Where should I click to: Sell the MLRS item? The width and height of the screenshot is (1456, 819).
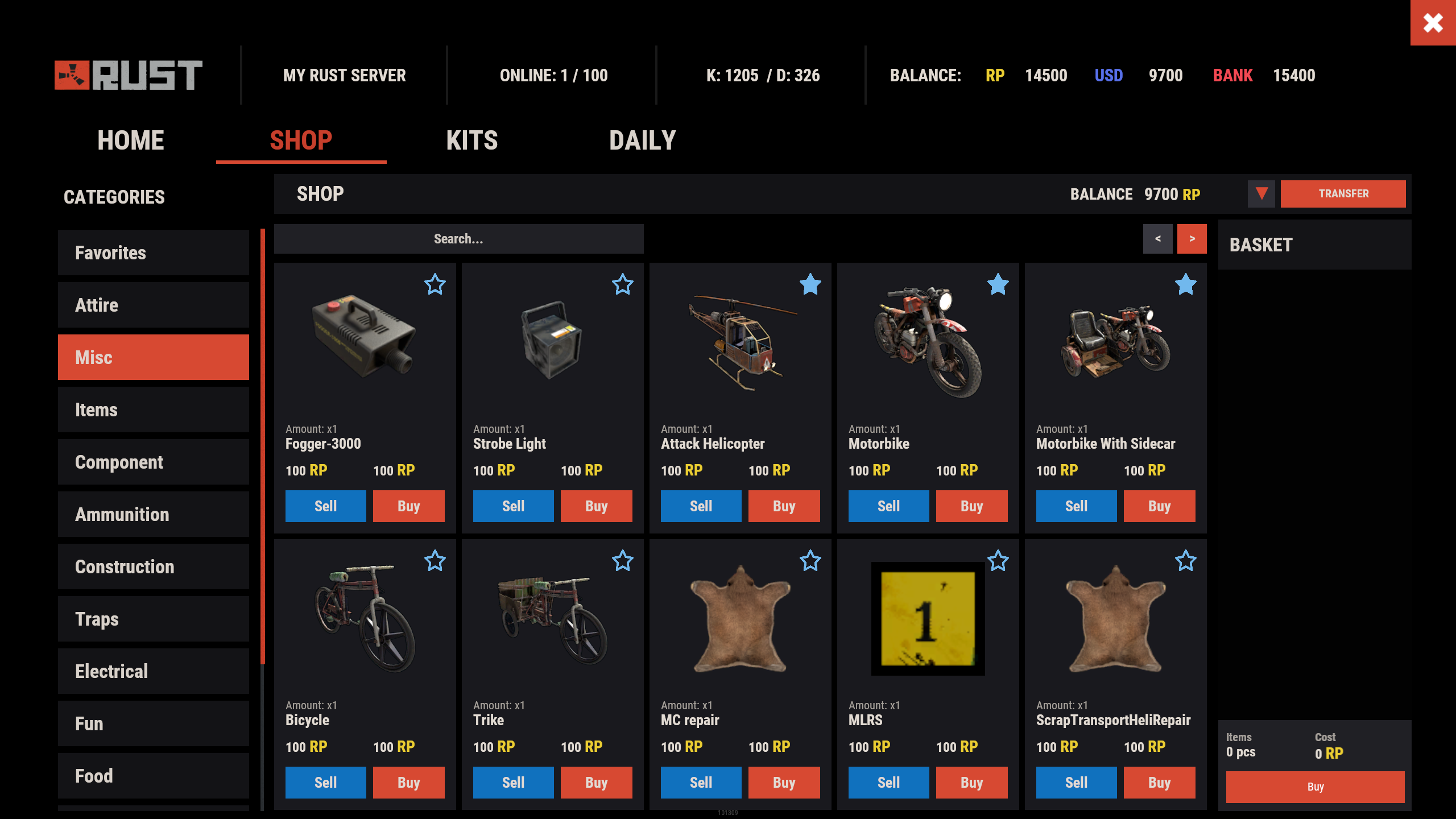point(888,783)
